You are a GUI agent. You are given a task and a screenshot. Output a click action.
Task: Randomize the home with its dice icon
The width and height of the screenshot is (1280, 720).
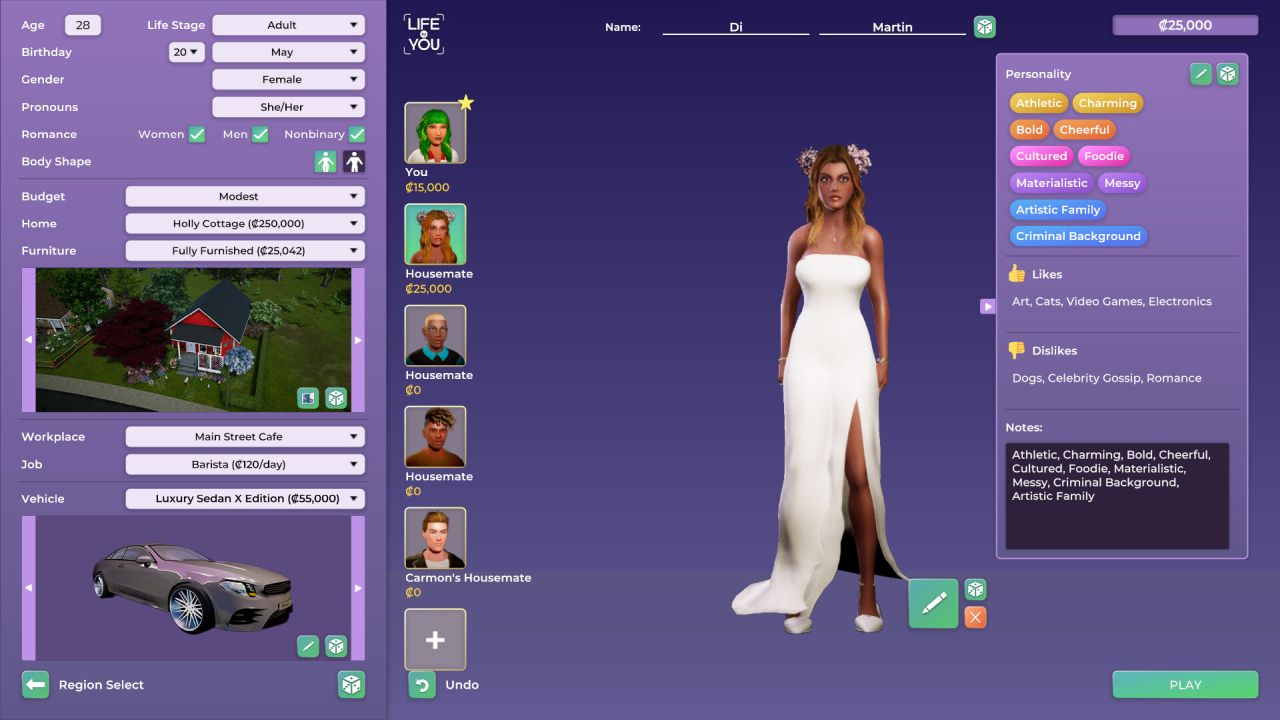(x=337, y=397)
